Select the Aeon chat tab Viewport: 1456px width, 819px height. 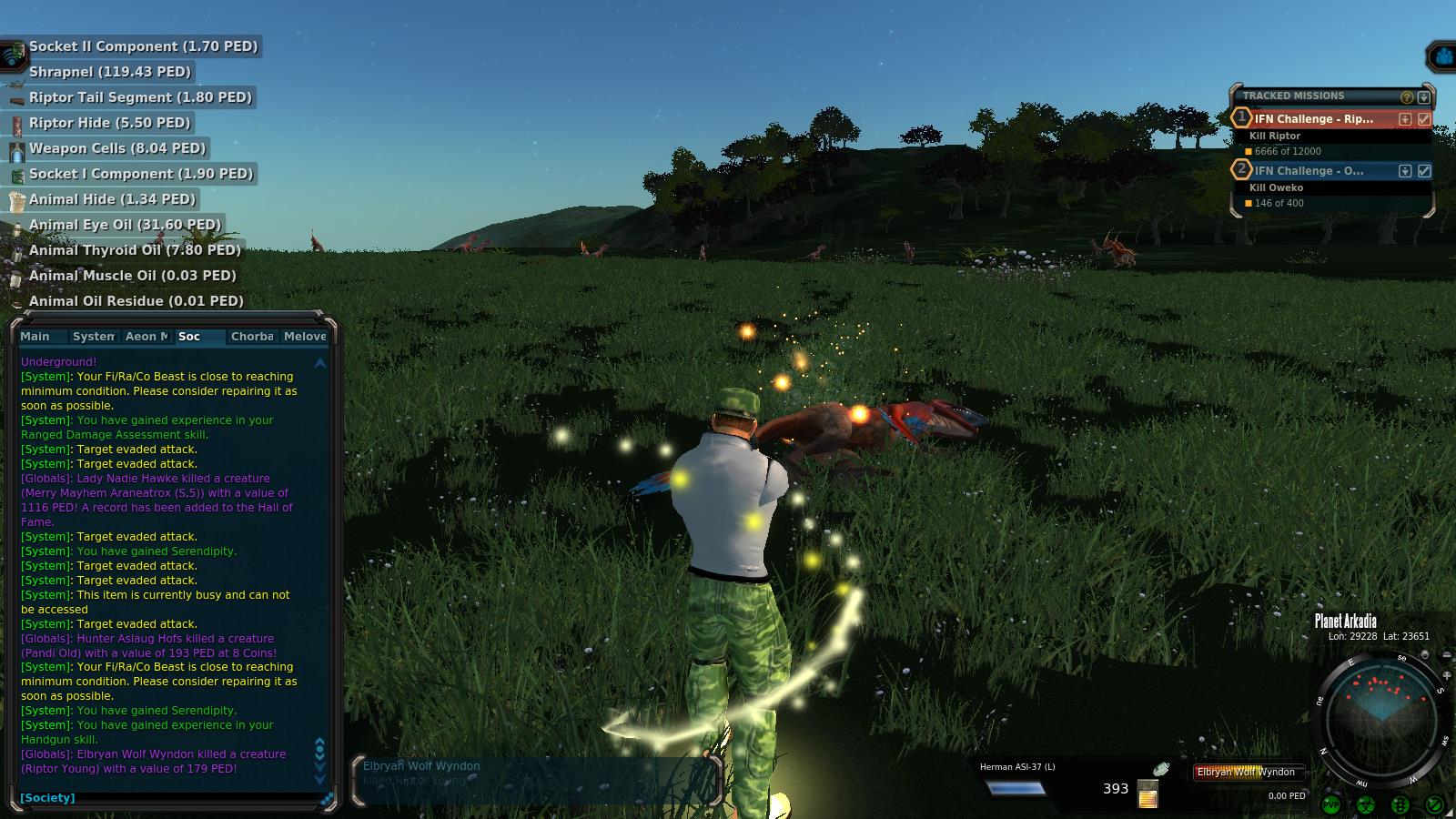147,337
